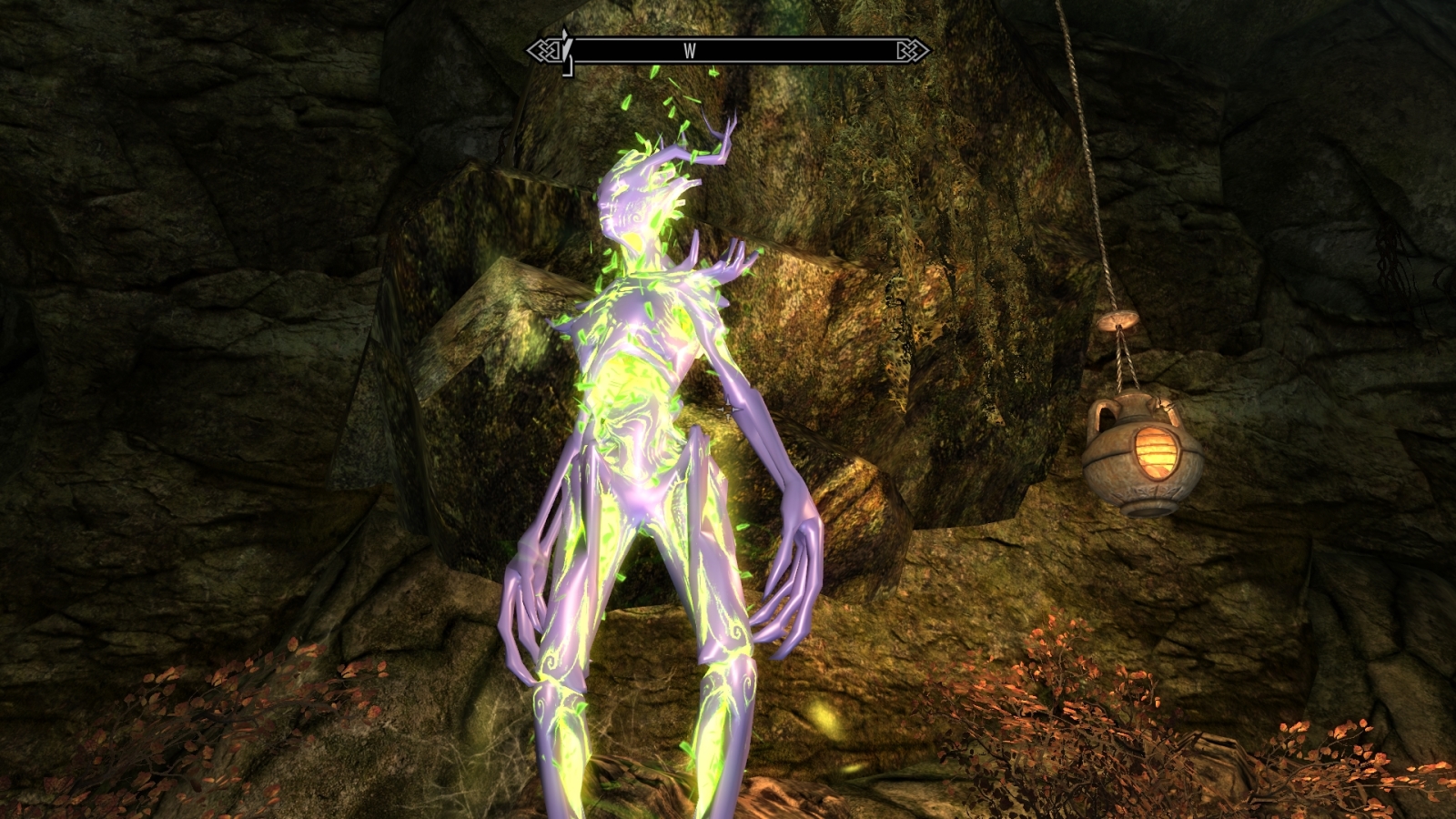Image resolution: width=1456 pixels, height=819 pixels.
Task: Click the crosshair reticle at screen center
Action: coord(728,409)
